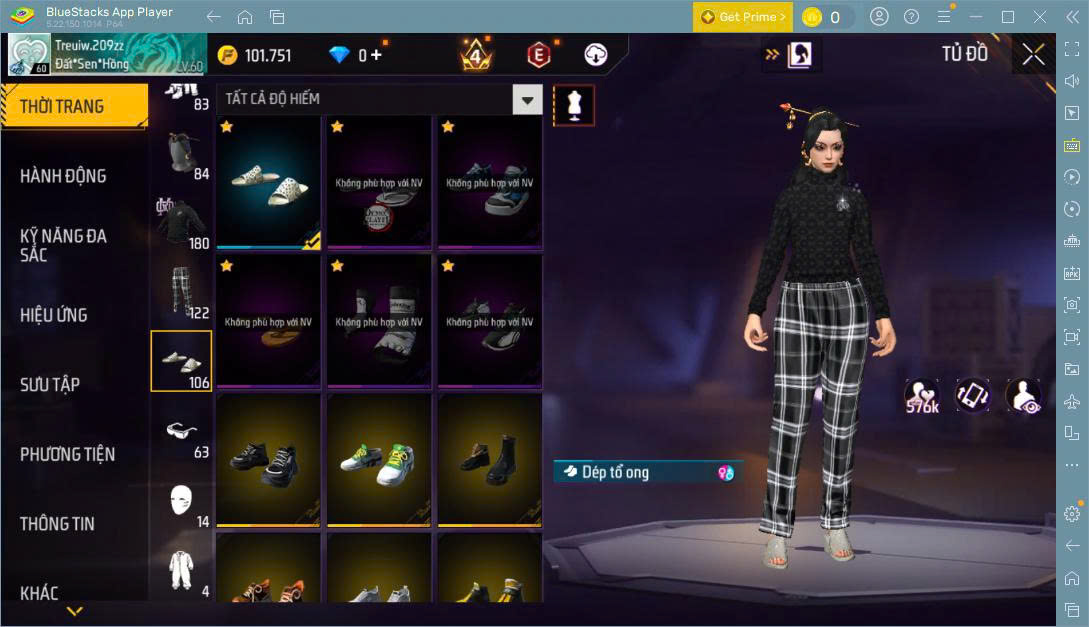The height and width of the screenshot is (627, 1089).
Task: Choose the black chunky sneakers item
Action: (268, 459)
